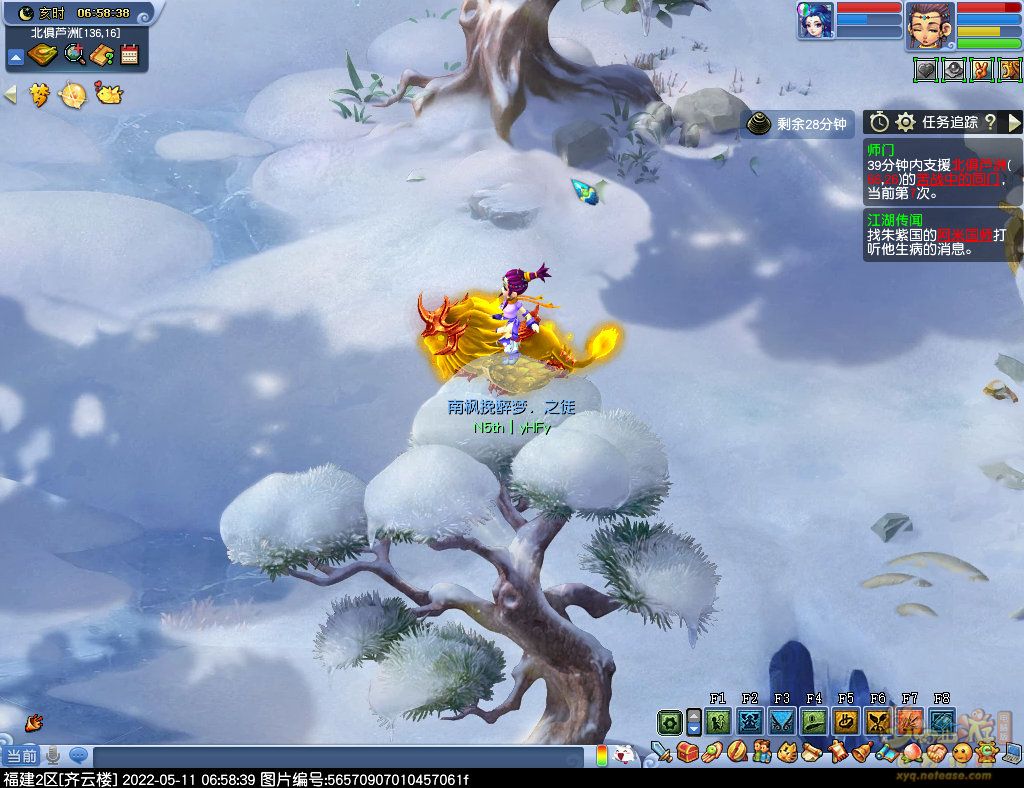Image resolution: width=1024 pixels, height=788 pixels.
Task: Collapse quest tracker with arrow button
Action: 1014,122
